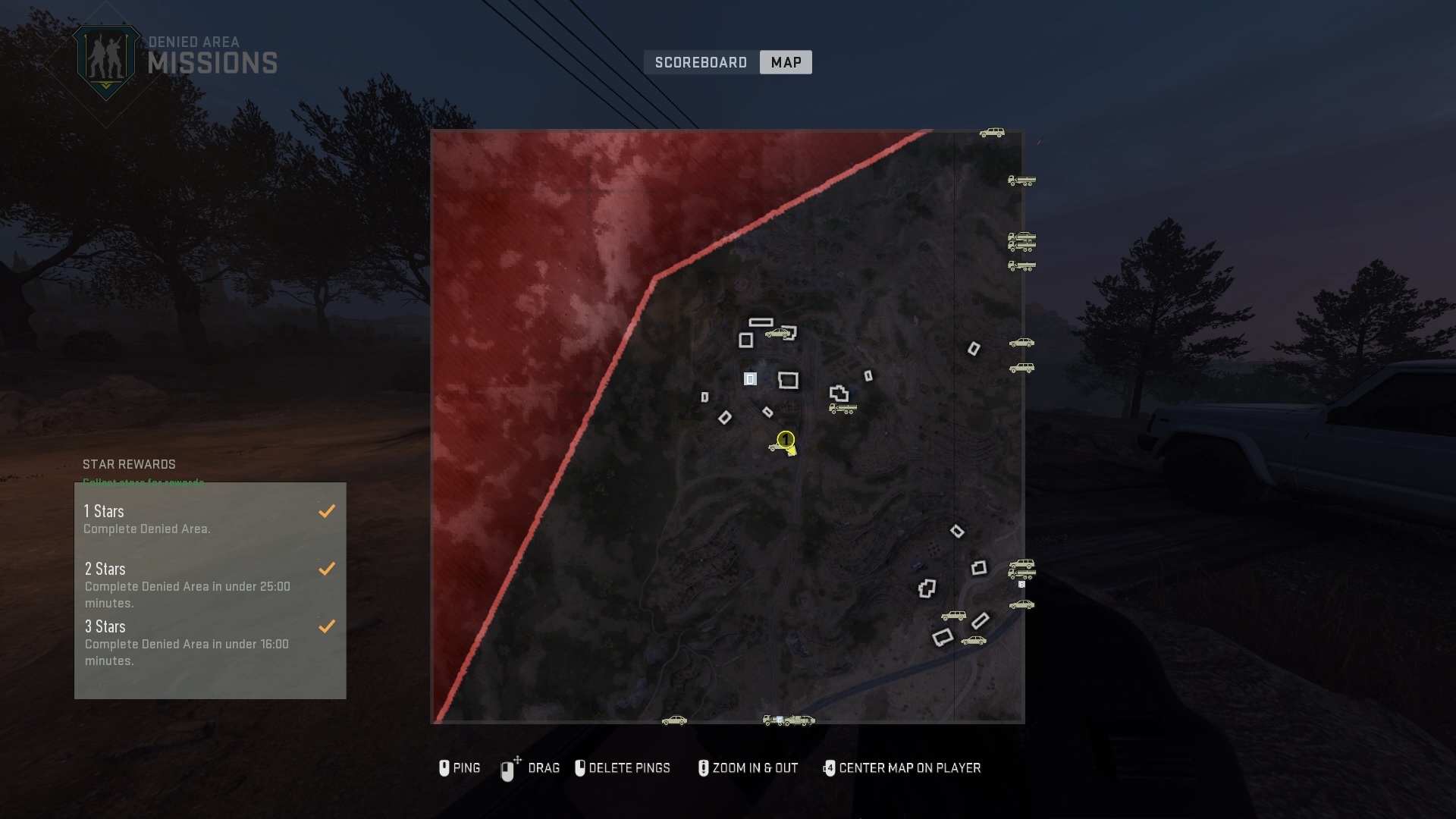1456x819 pixels.
Task: Click the Ping mouse button indicator
Action: point(444,768)
